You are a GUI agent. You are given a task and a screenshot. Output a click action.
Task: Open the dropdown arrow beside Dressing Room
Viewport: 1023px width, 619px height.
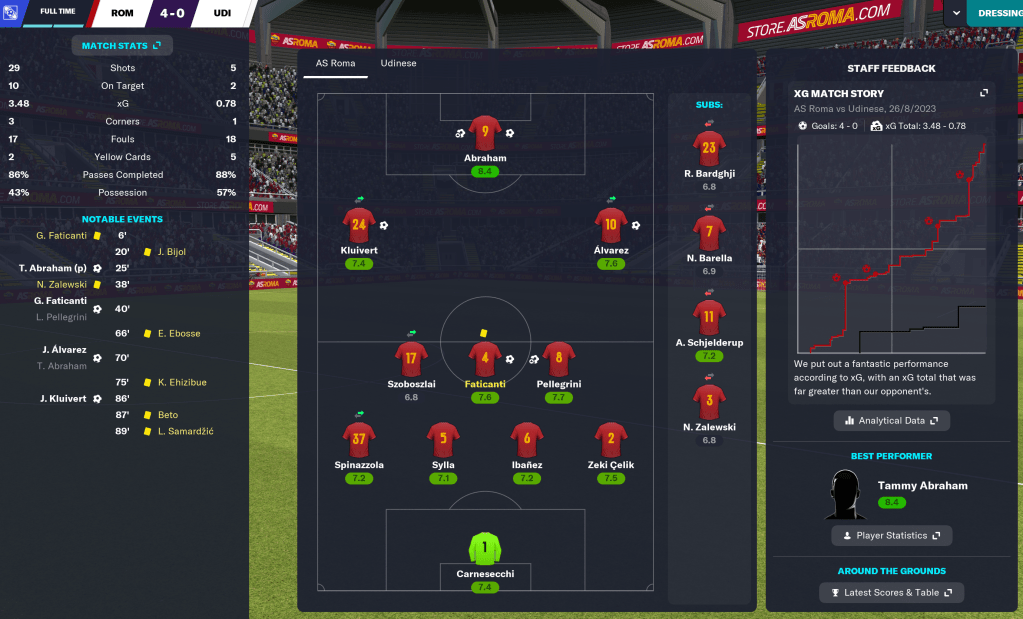pos(957,13)
